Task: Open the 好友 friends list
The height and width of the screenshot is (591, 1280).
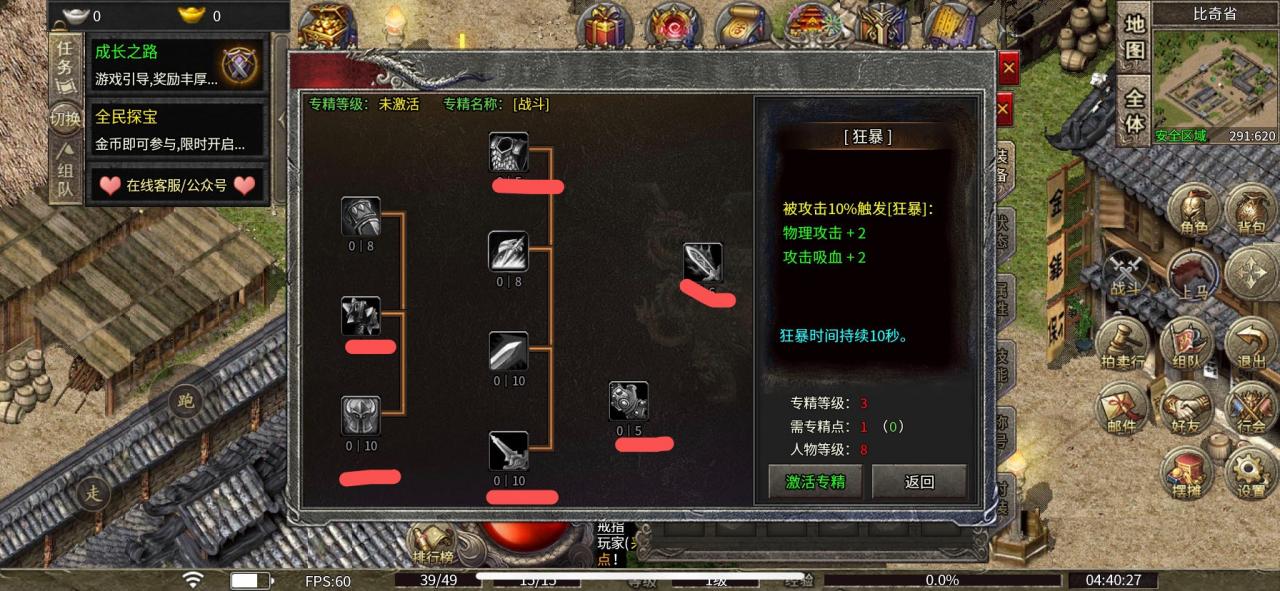Action: coord(1186,410)
